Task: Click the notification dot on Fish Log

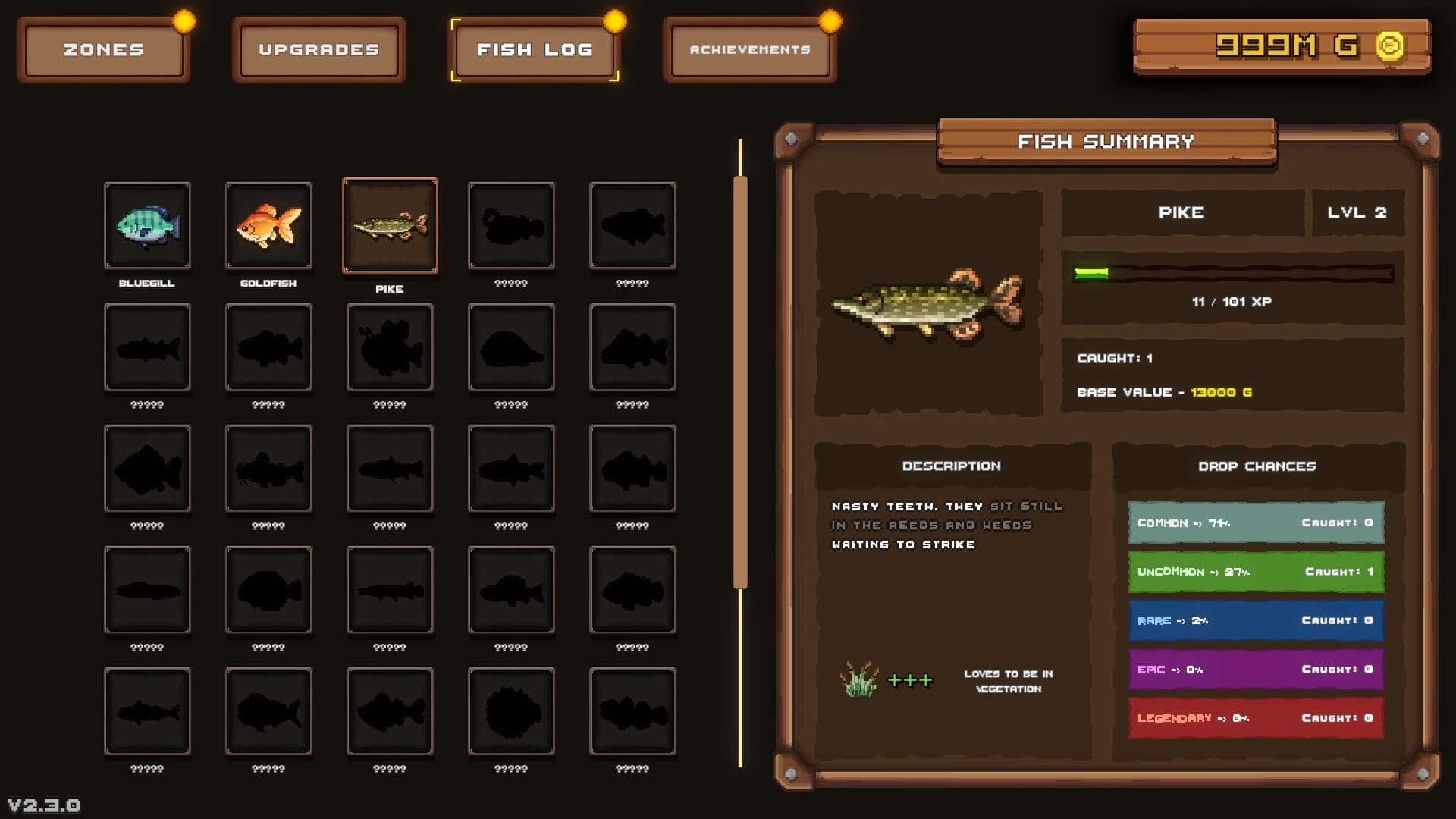Action: (614, 18)
